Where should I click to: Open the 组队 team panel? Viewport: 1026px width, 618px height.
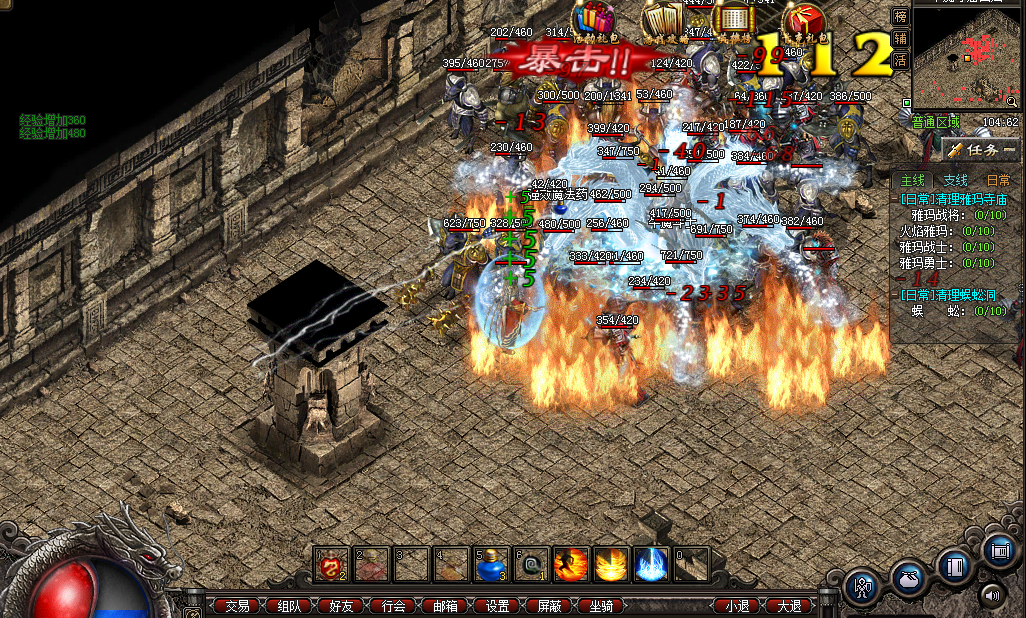(x=289, y=606)
